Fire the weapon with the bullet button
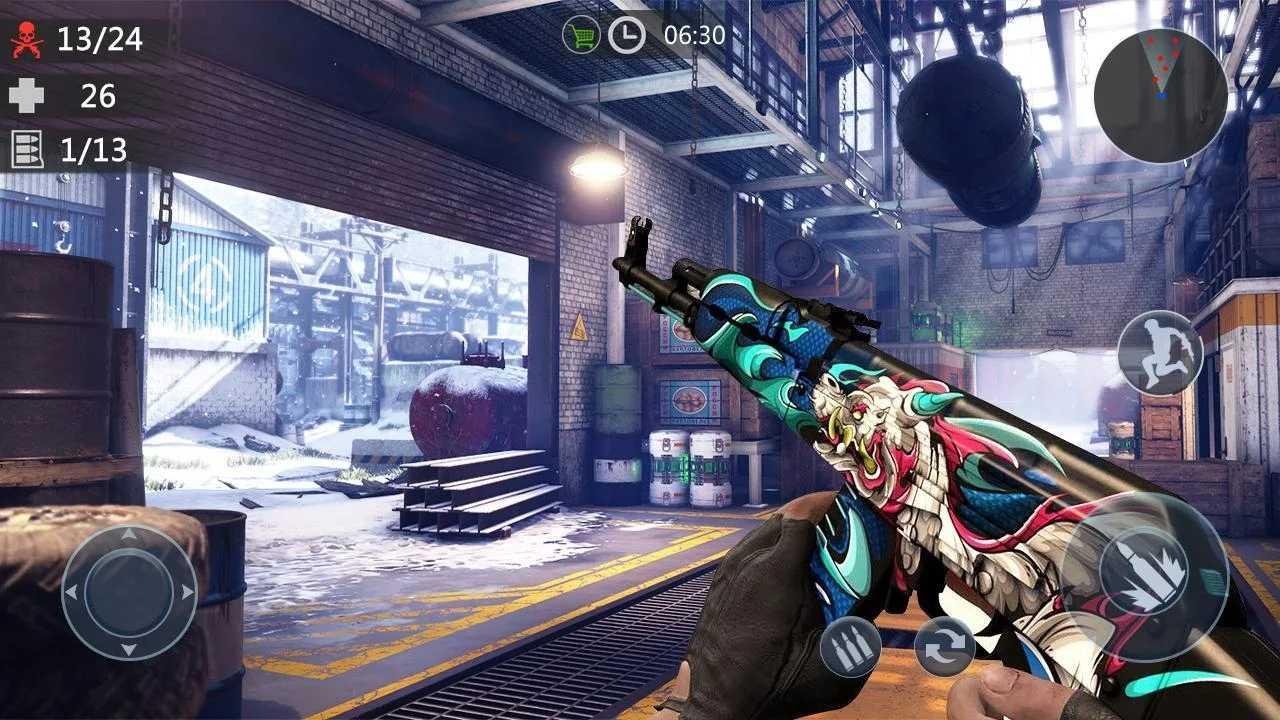Image resolution: width=1280 pixels, height=720 pixels. [x=1143, y=577]
